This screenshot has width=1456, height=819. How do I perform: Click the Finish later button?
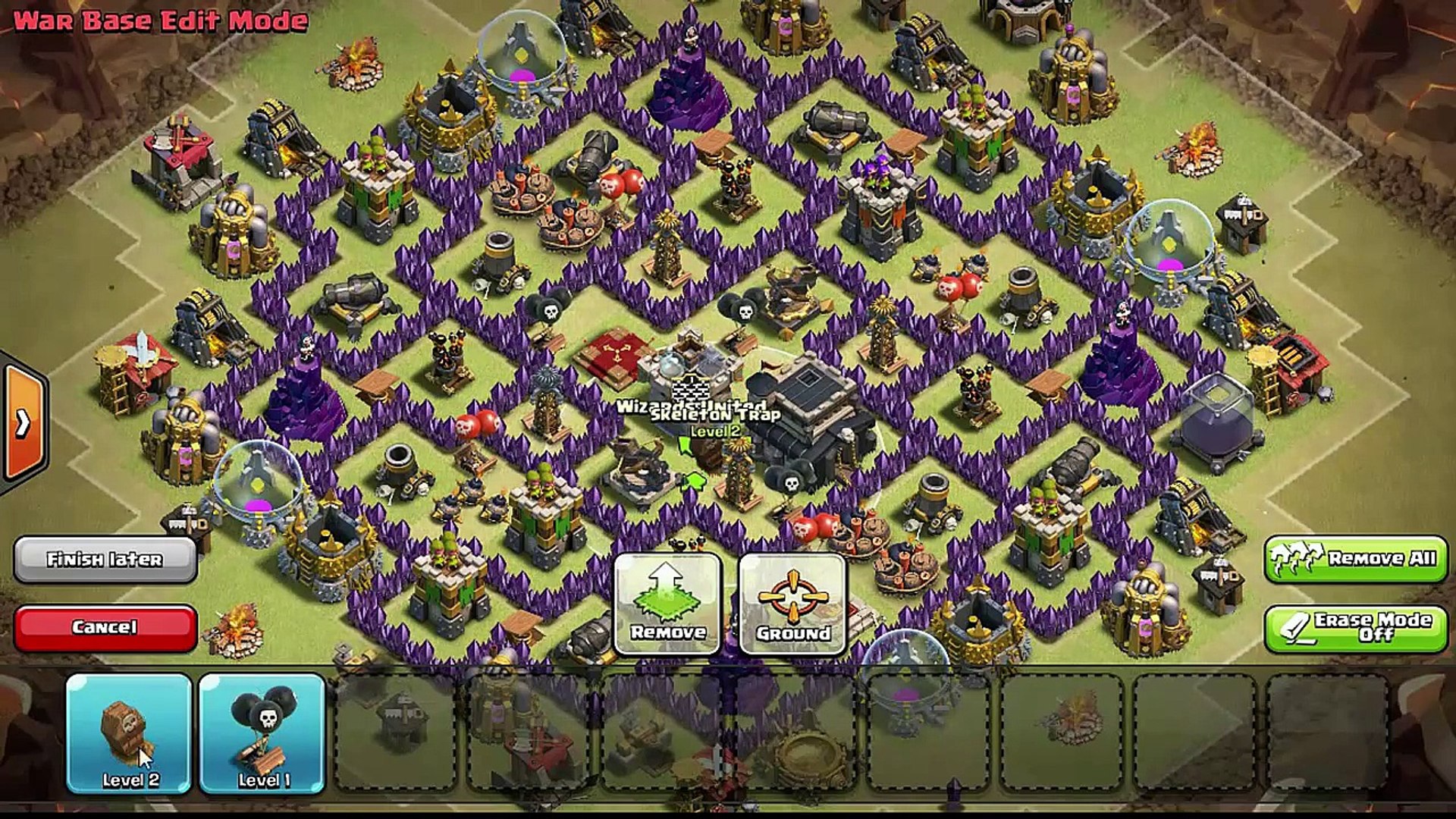[x=105, y=560]
